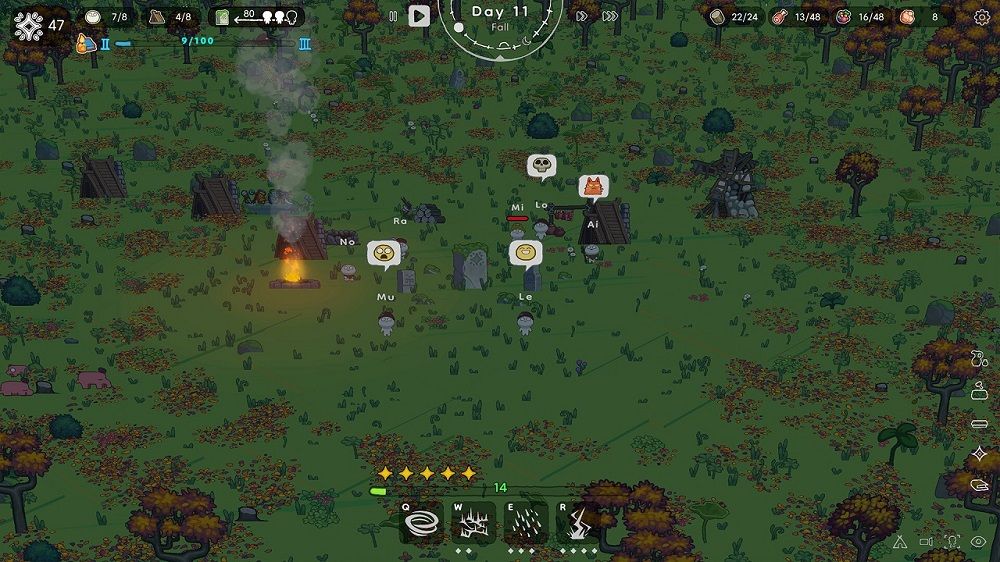Select the shelter housing counter icon
The width and height of the screenshot is (1000, 562).
(158, 17)
